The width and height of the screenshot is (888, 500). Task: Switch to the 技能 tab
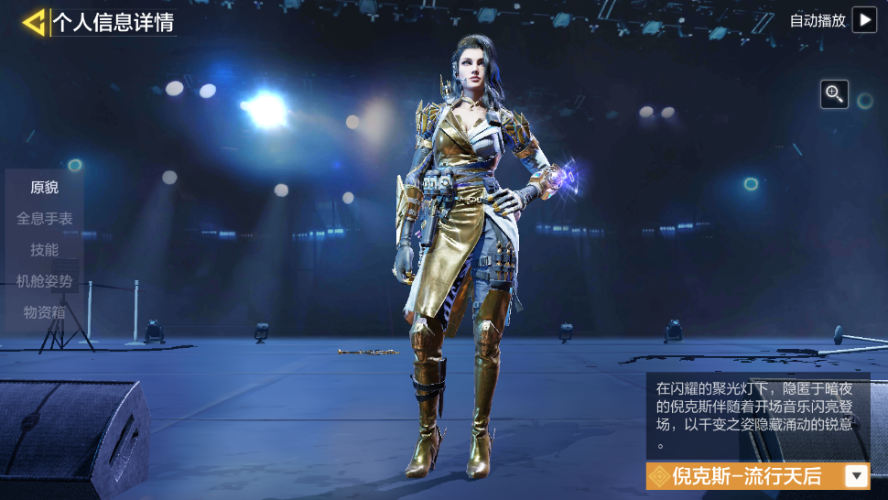44,250
